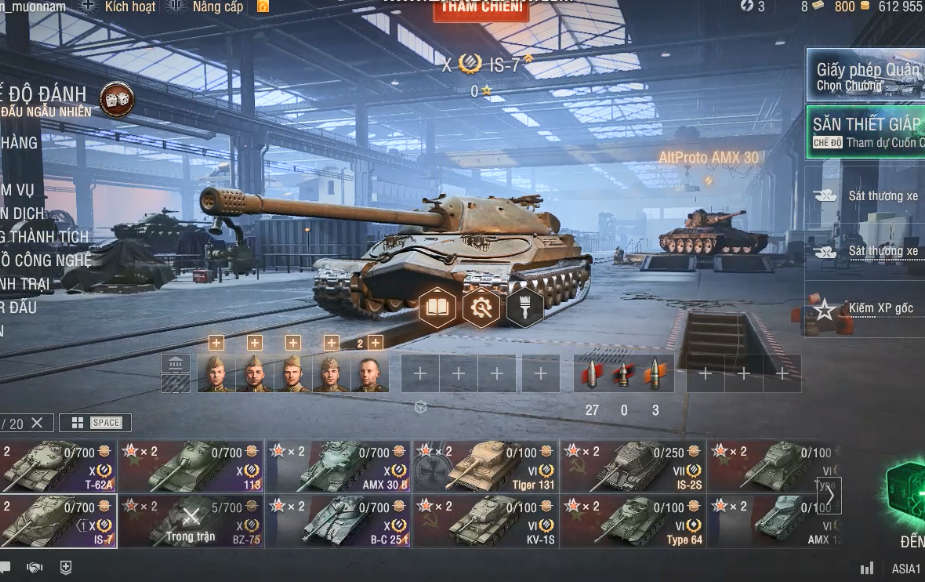The height and width of the screenshot is (582, 925).
Task: Choose the Tiger 131 tank from carousel
Action: (486, 466)
